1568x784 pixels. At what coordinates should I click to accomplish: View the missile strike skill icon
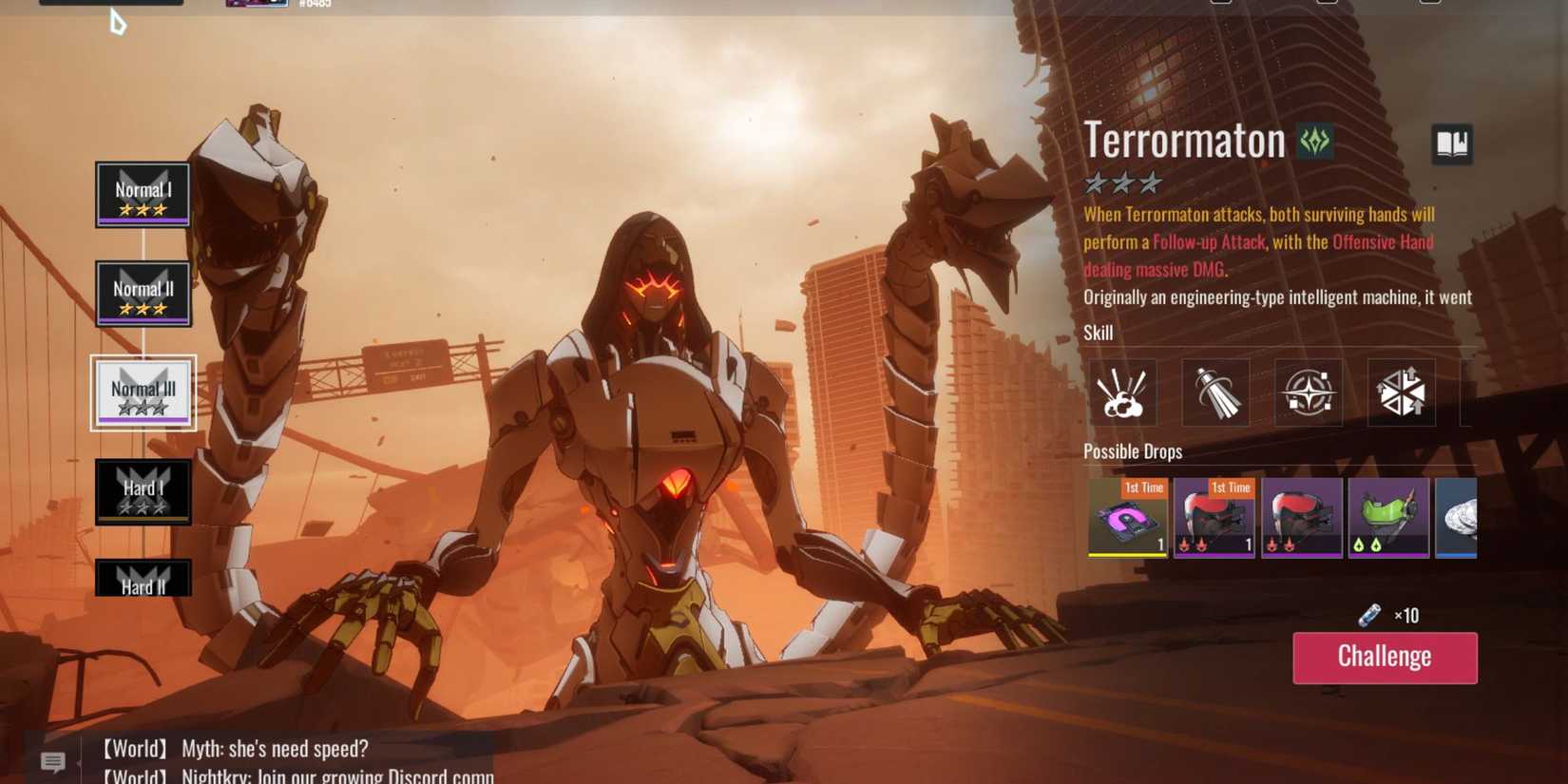[x=1214, y=392]
